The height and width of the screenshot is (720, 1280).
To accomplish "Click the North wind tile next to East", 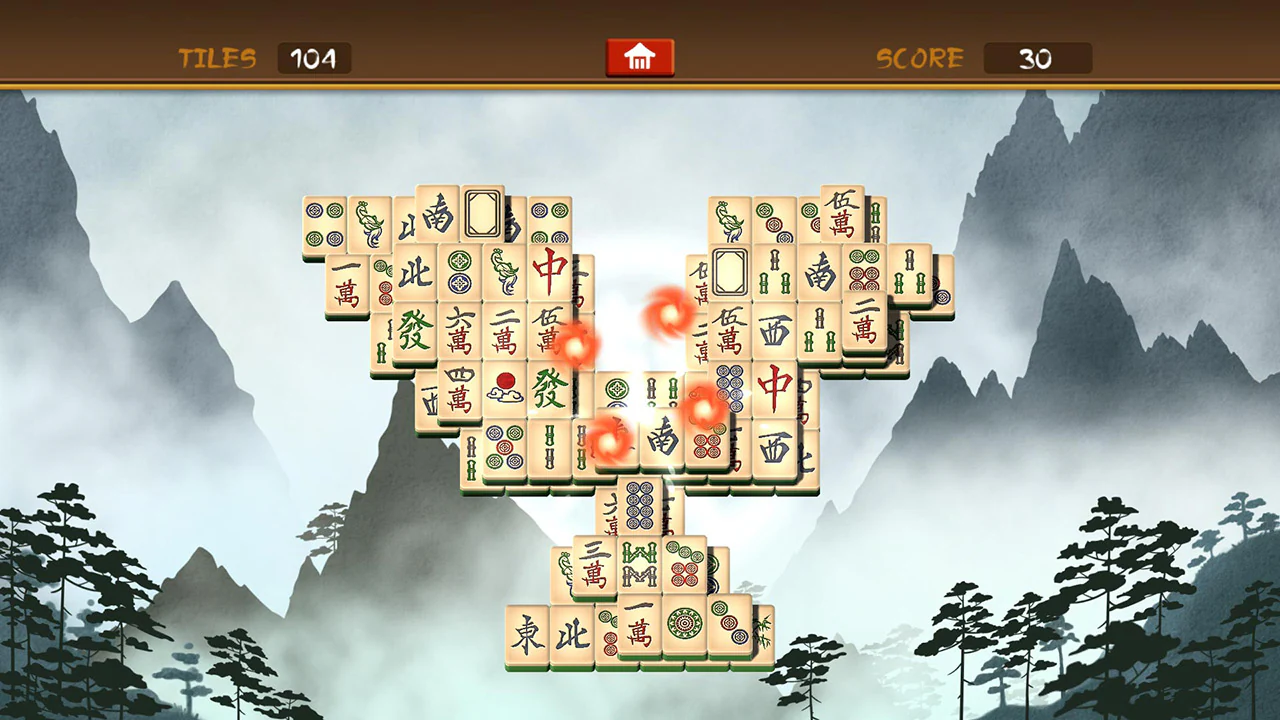I will pos(571,634).
